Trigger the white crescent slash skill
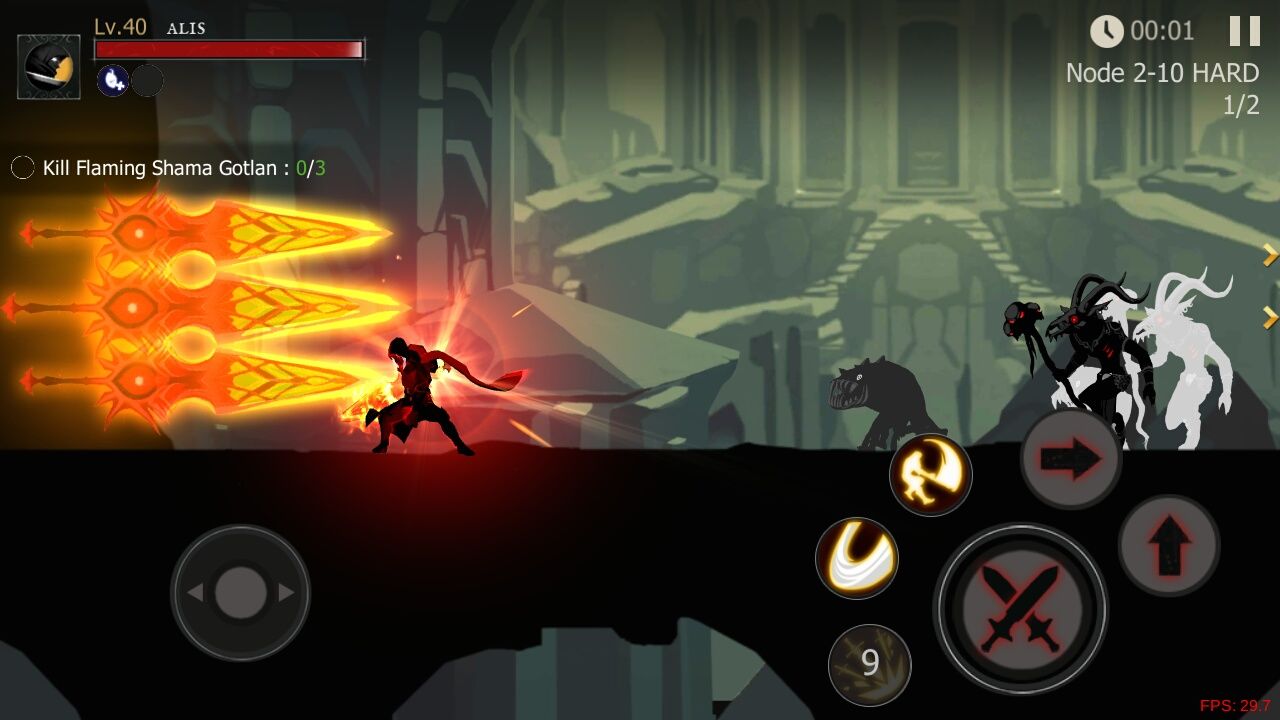Screen dimensions: 1280x720 coord(857,558)
